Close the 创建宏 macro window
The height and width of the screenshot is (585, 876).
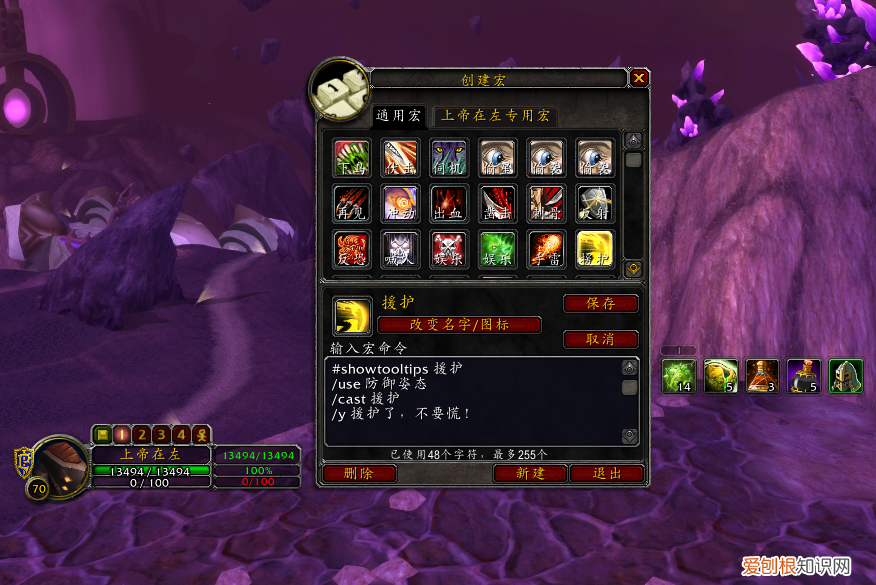click(x=640, y=78)
